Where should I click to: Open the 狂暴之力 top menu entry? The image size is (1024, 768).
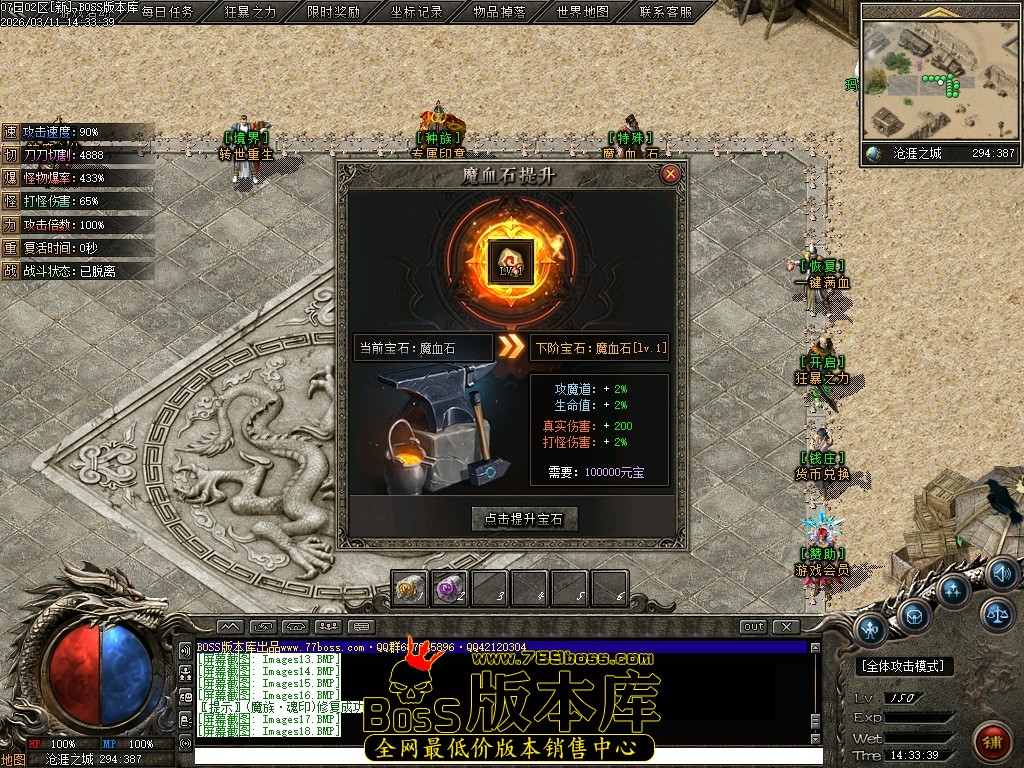[x=250, y=12]
